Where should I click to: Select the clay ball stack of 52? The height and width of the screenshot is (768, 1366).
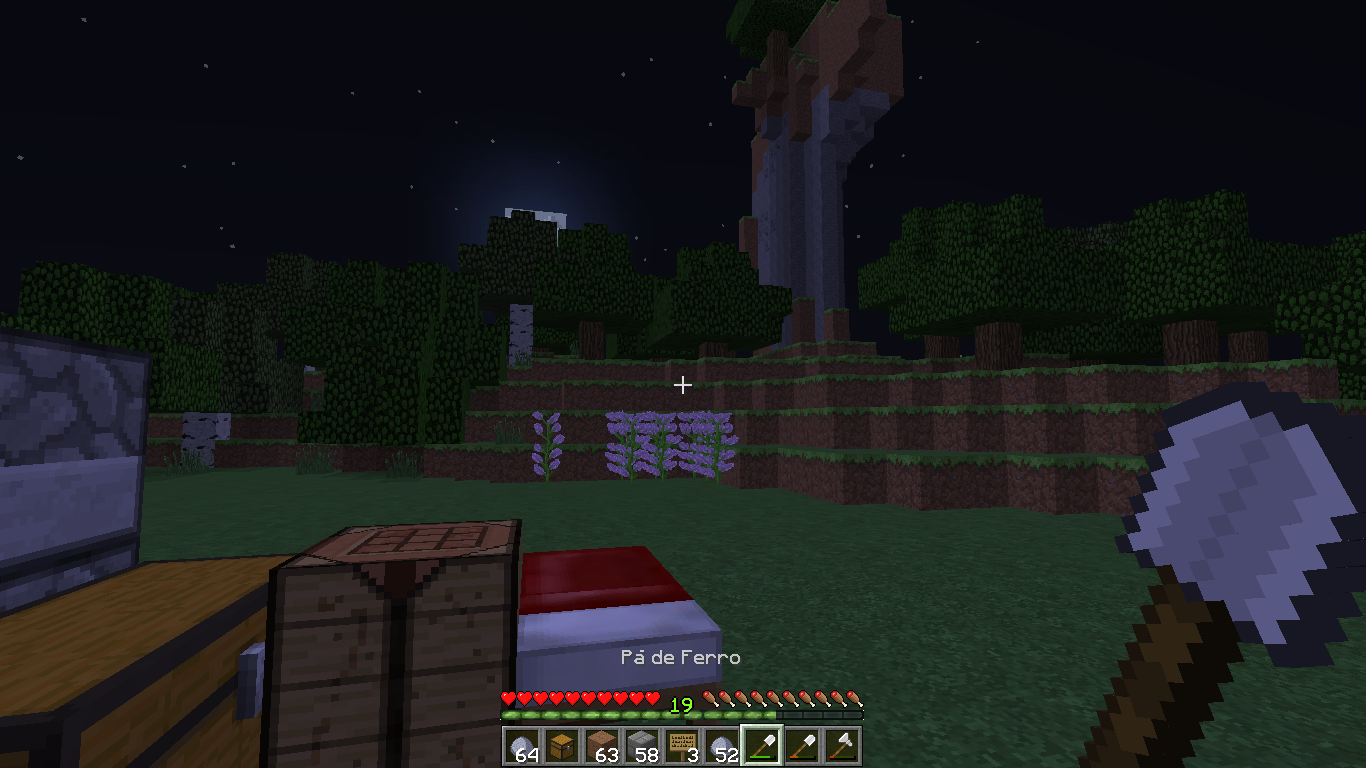(x=722, y=746)
